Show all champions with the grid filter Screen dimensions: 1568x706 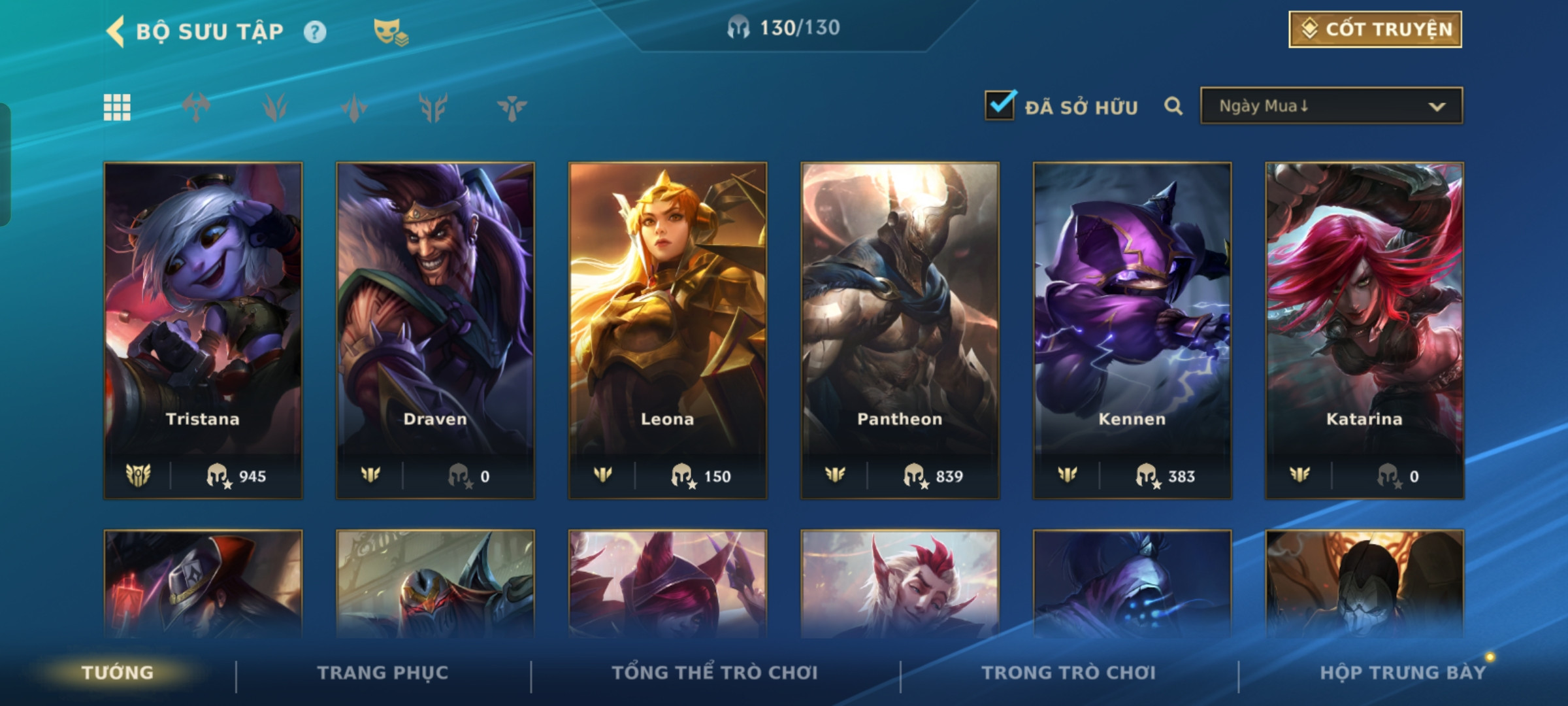(x=117, y=107)
